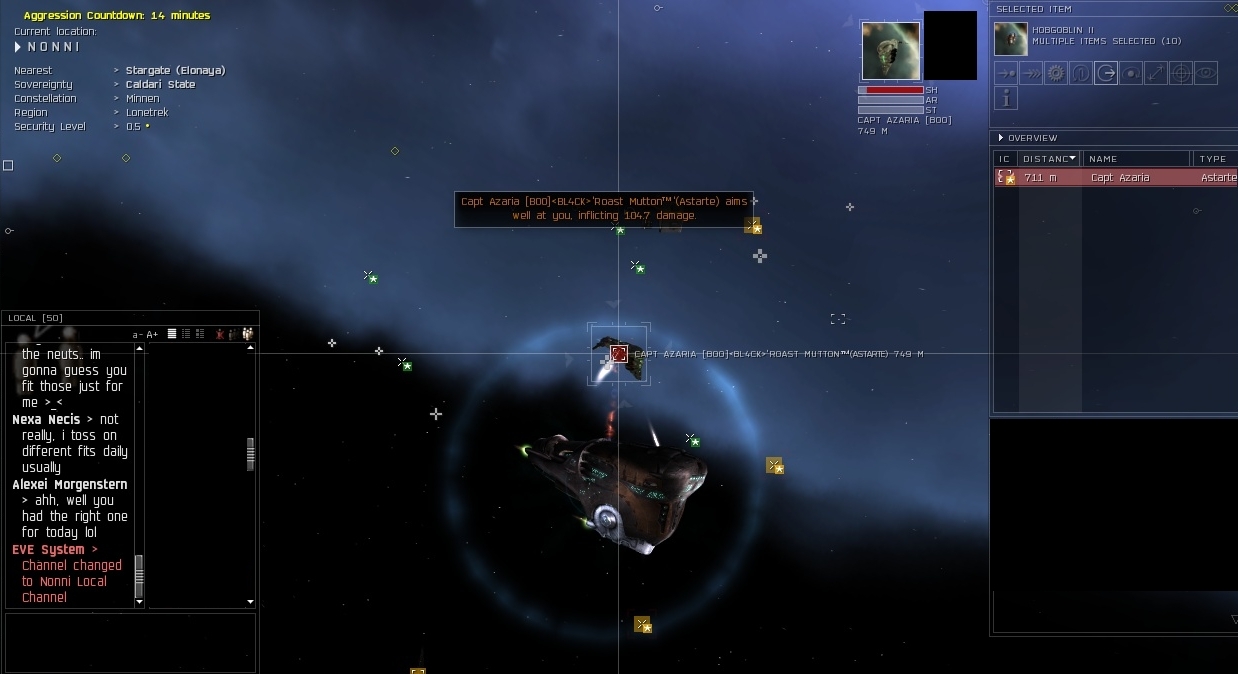Click the Orbit icon in Selected Item

pos(1131,73)
